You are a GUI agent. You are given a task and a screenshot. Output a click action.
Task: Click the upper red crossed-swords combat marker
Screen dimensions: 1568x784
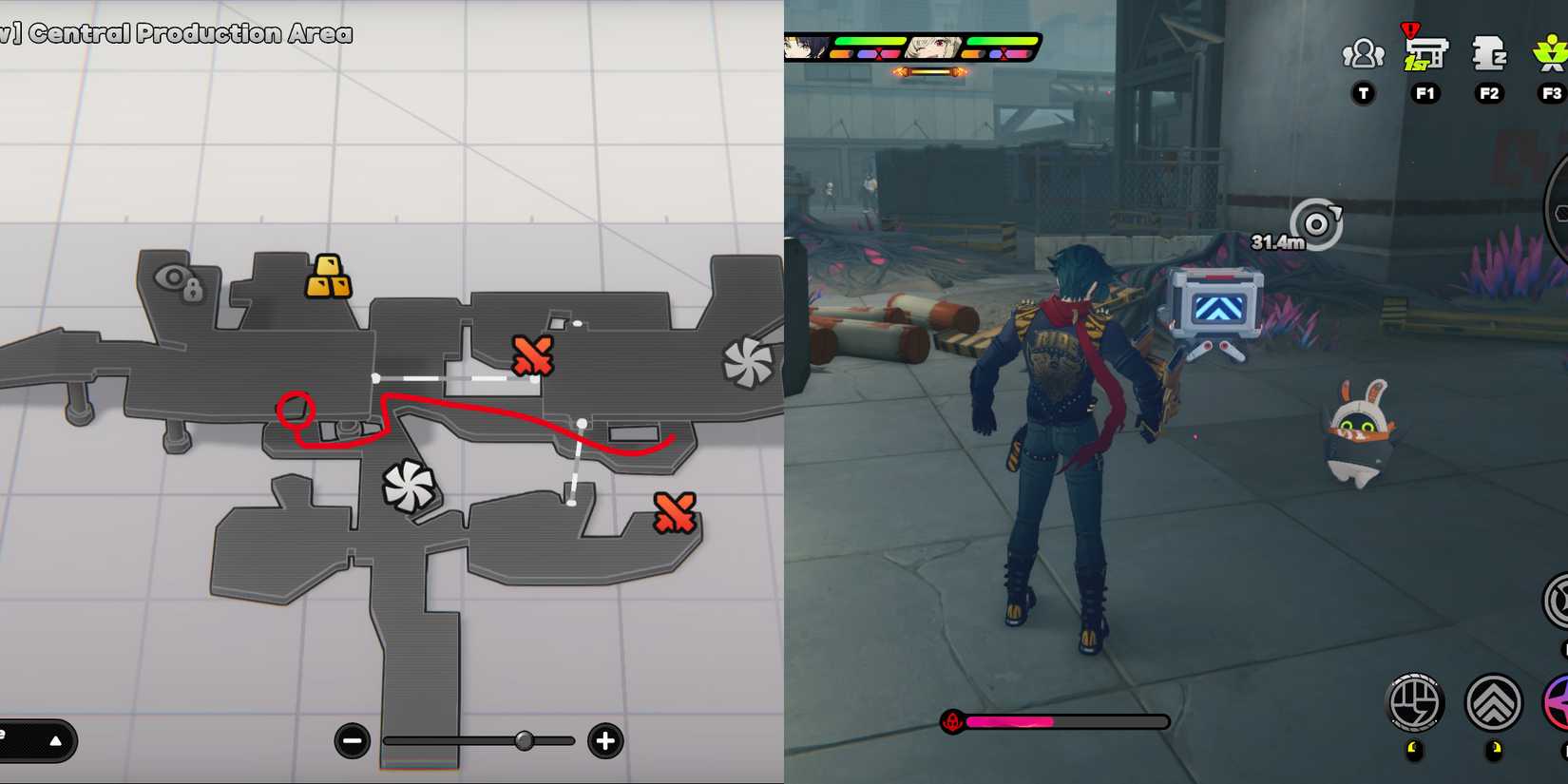[531, 355]
